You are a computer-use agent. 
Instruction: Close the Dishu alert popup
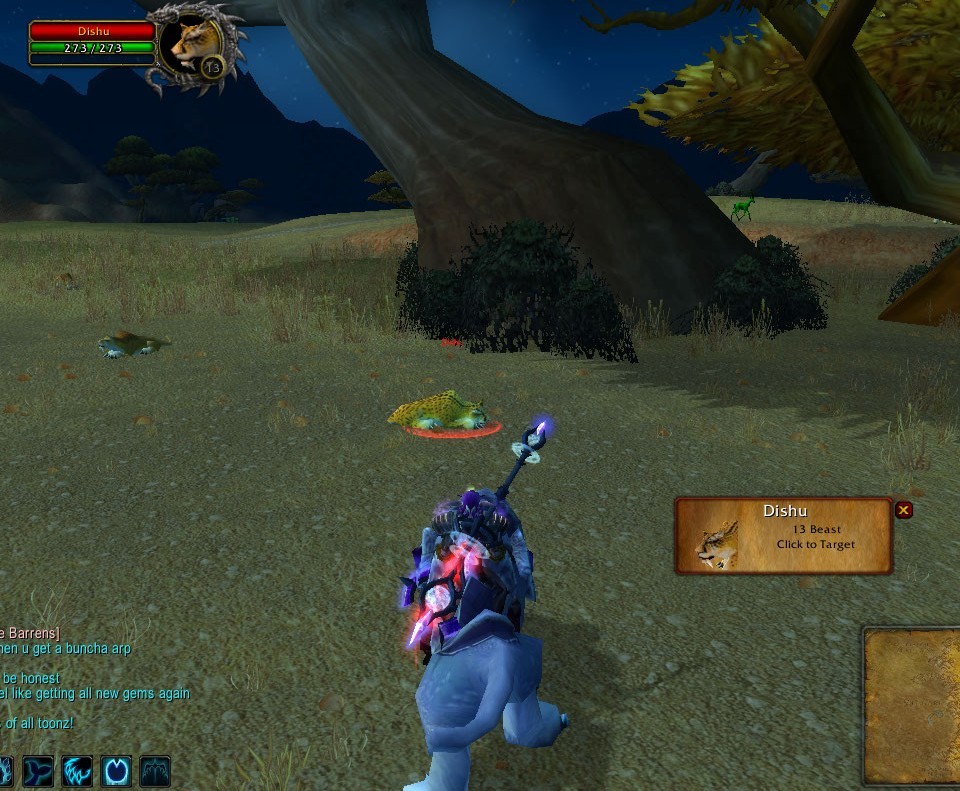(904, 510)
